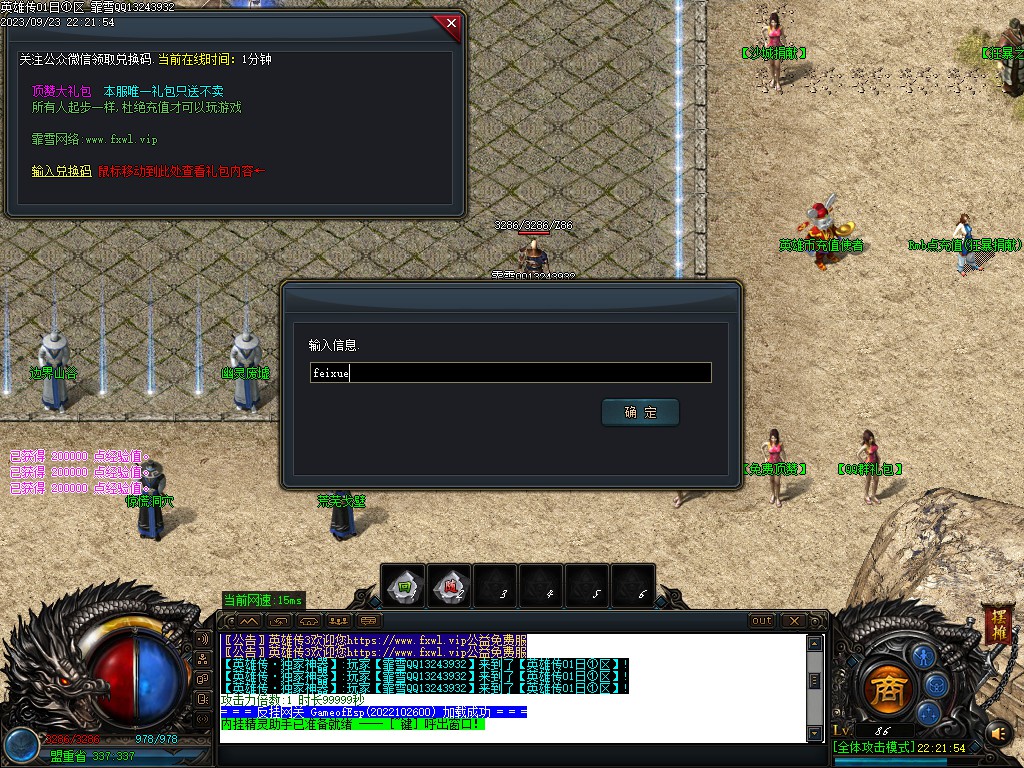
Task: Click the group members icon above the chat
Action: click(x=339, y=621)
